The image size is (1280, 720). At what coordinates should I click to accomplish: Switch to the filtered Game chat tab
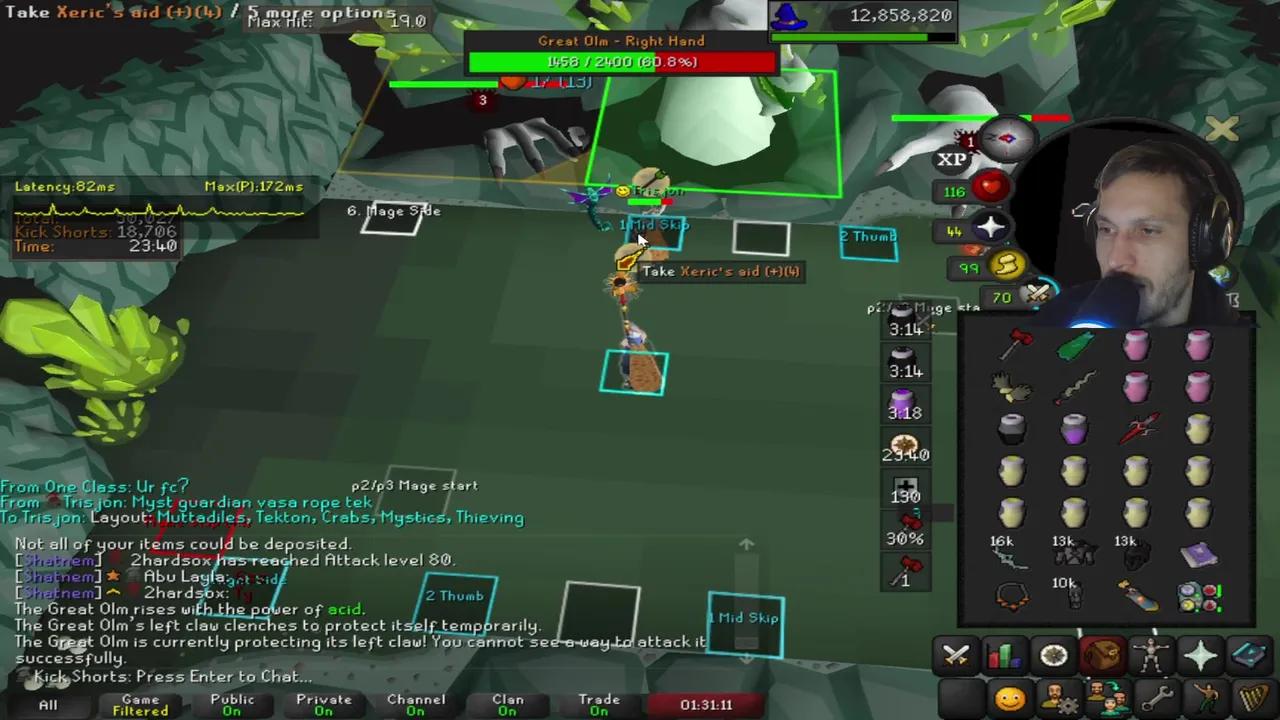[139, 705]
